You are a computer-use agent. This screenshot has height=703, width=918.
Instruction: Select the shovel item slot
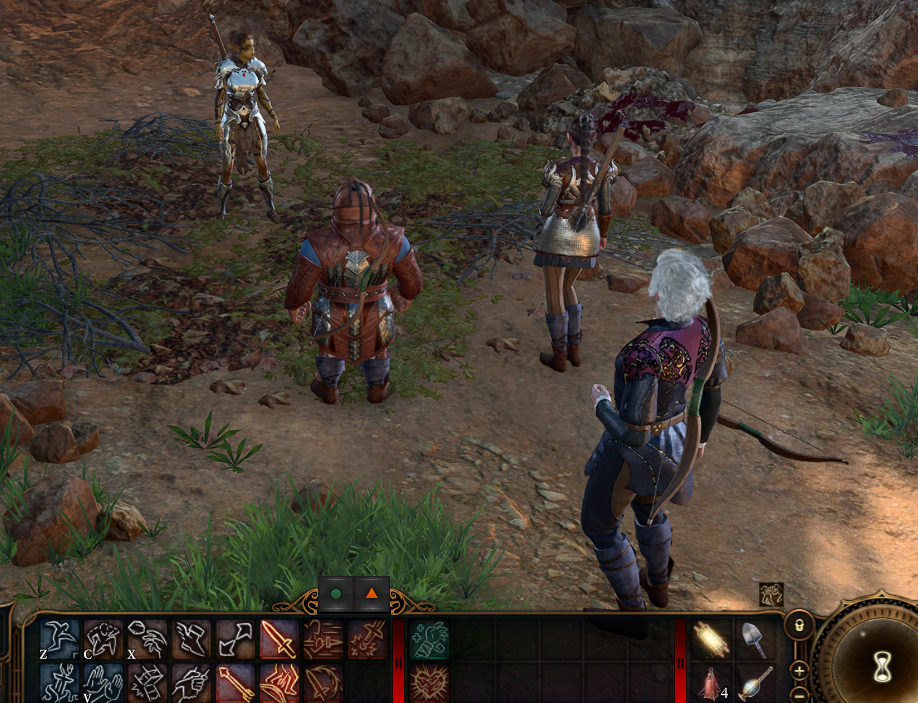pyautogui.click(x=753, y=639)
